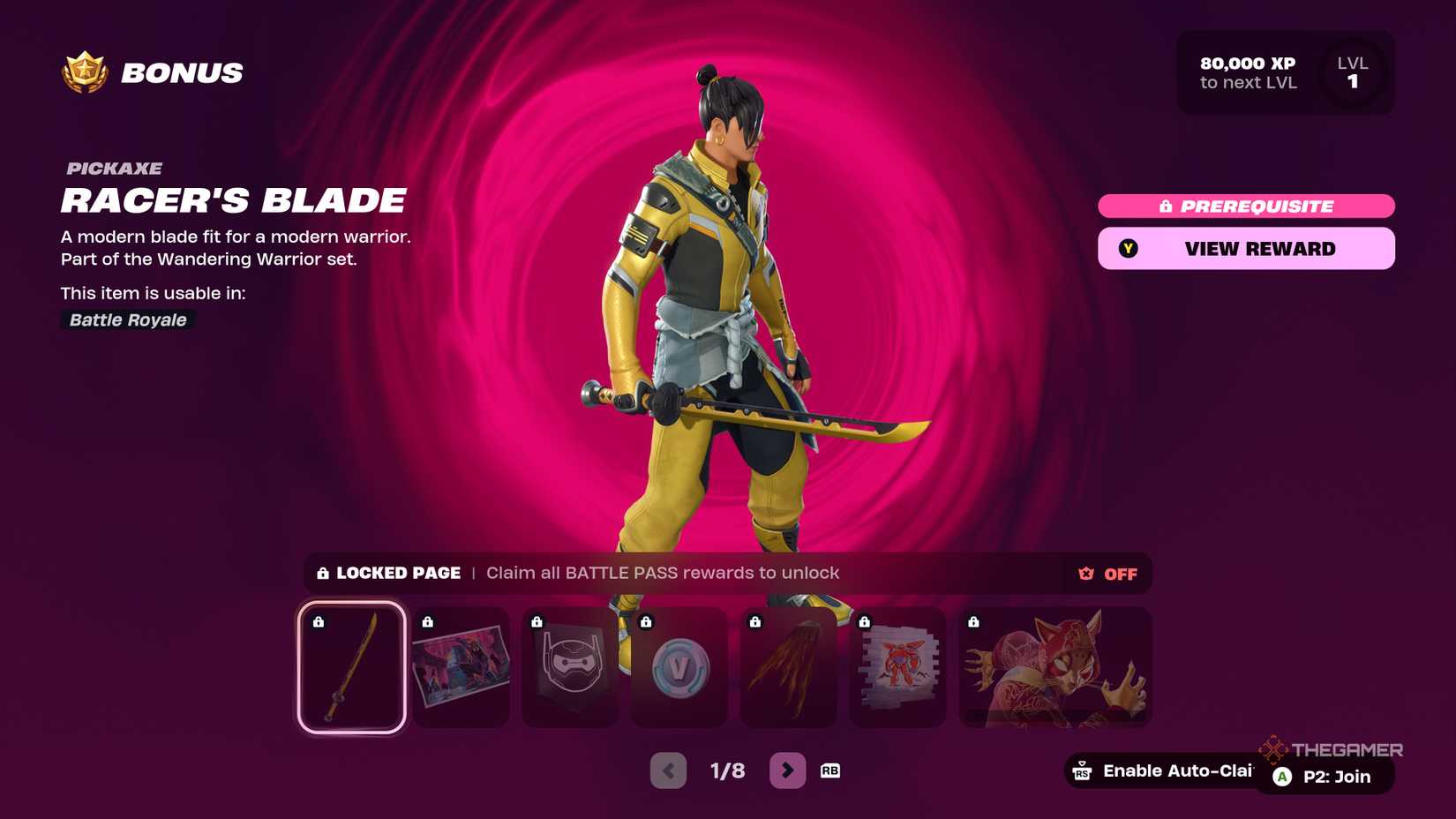Click the View Reward button
The height and width of the screenshot is (819, 1456).
tap(1245, 248)
